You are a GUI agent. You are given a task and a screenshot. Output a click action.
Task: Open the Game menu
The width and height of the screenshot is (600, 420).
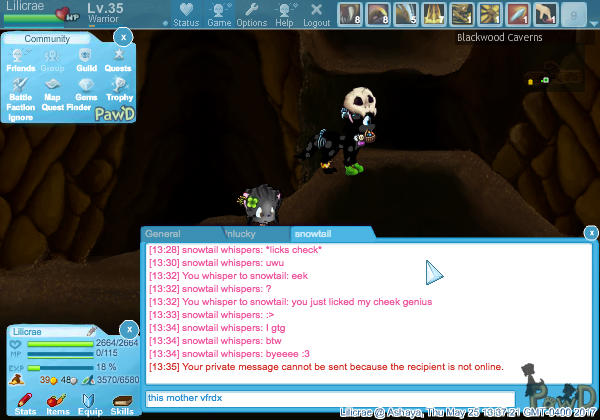click(219, 14)
